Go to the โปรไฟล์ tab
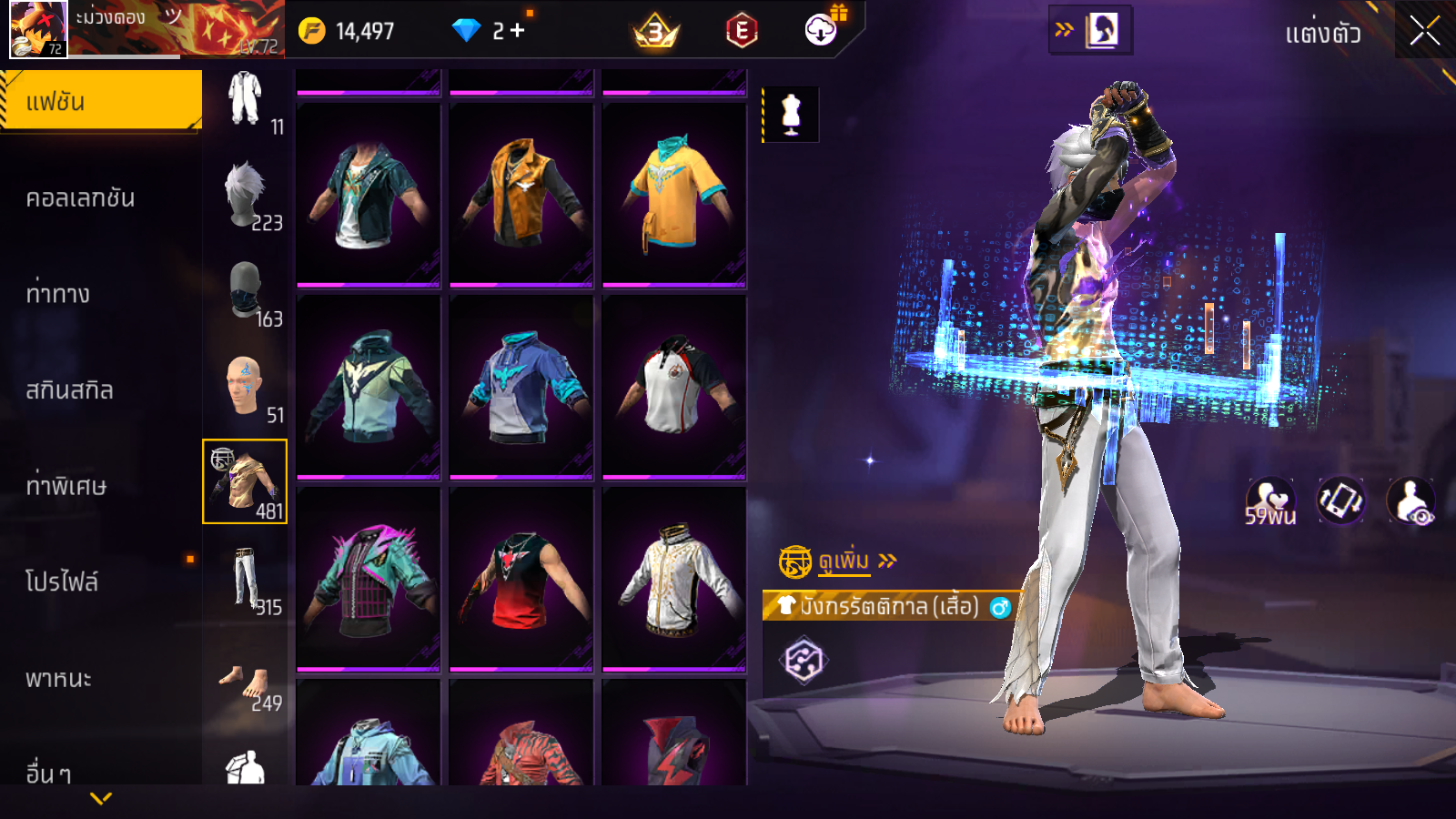The width and height of the screenshot is (1456, 819). [x=62, y=581]
